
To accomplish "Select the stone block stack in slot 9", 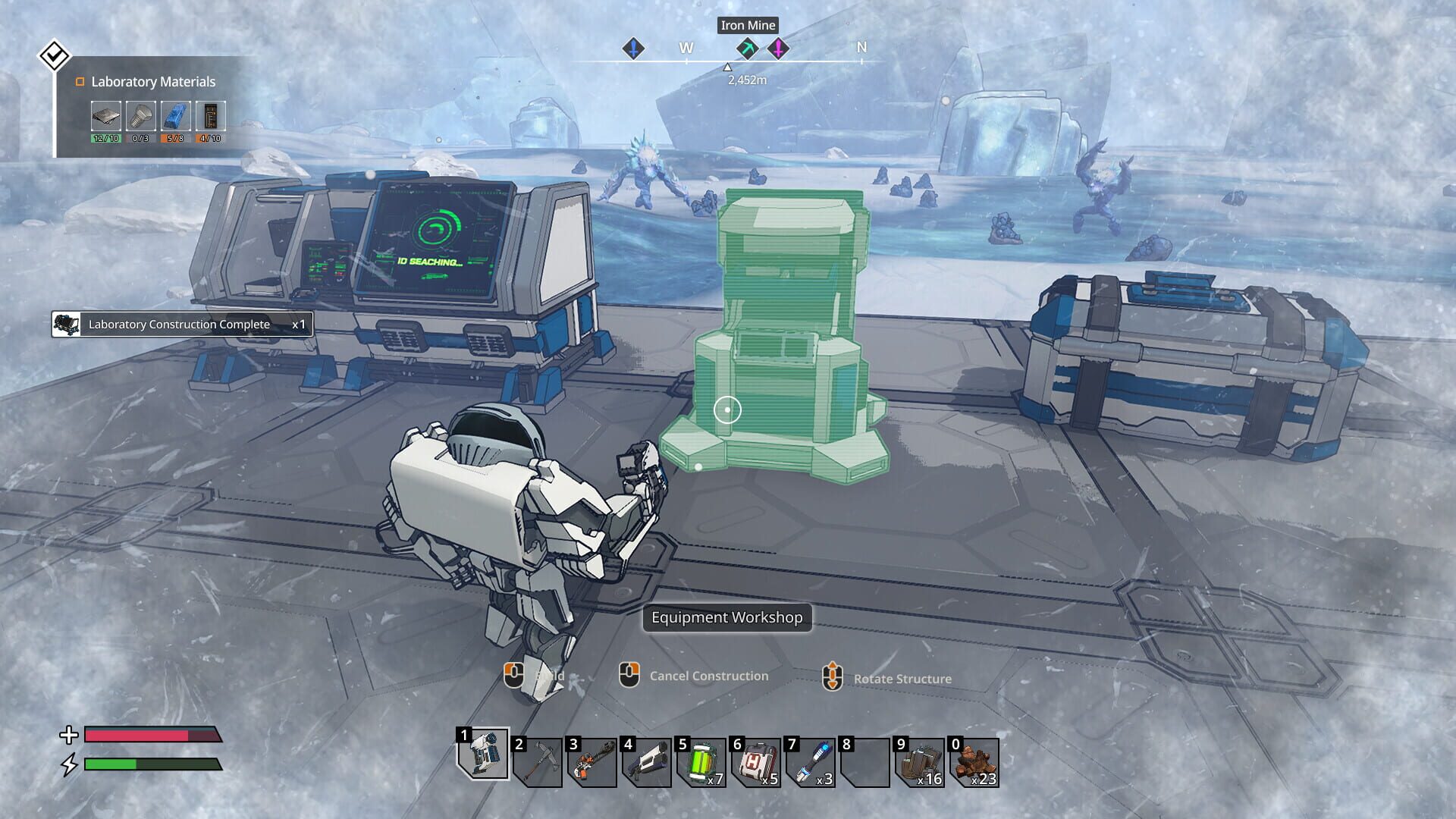I will [x=920, y=762].
